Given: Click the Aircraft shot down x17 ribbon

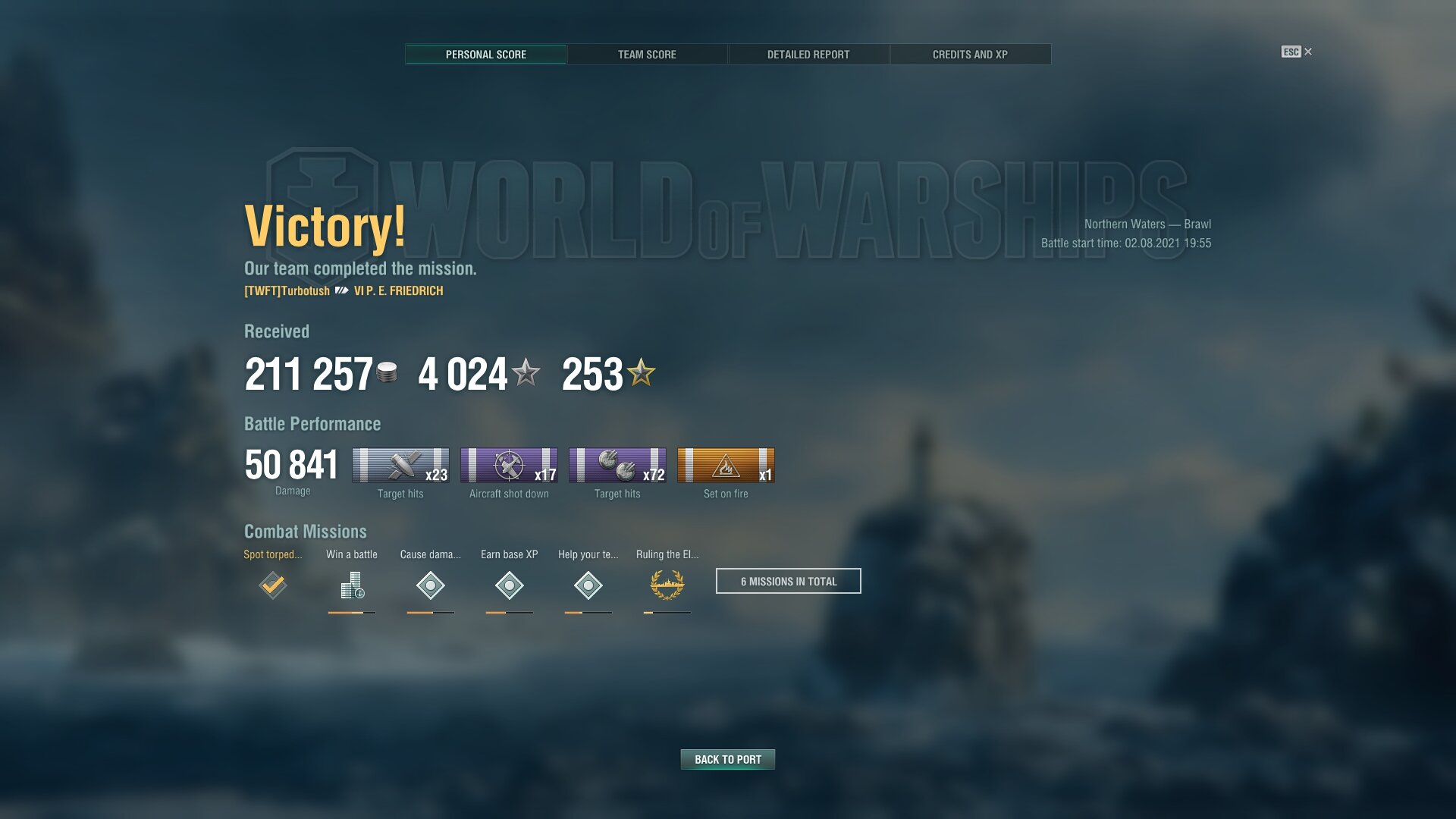Looking at the screenshot, I should 509,466.
